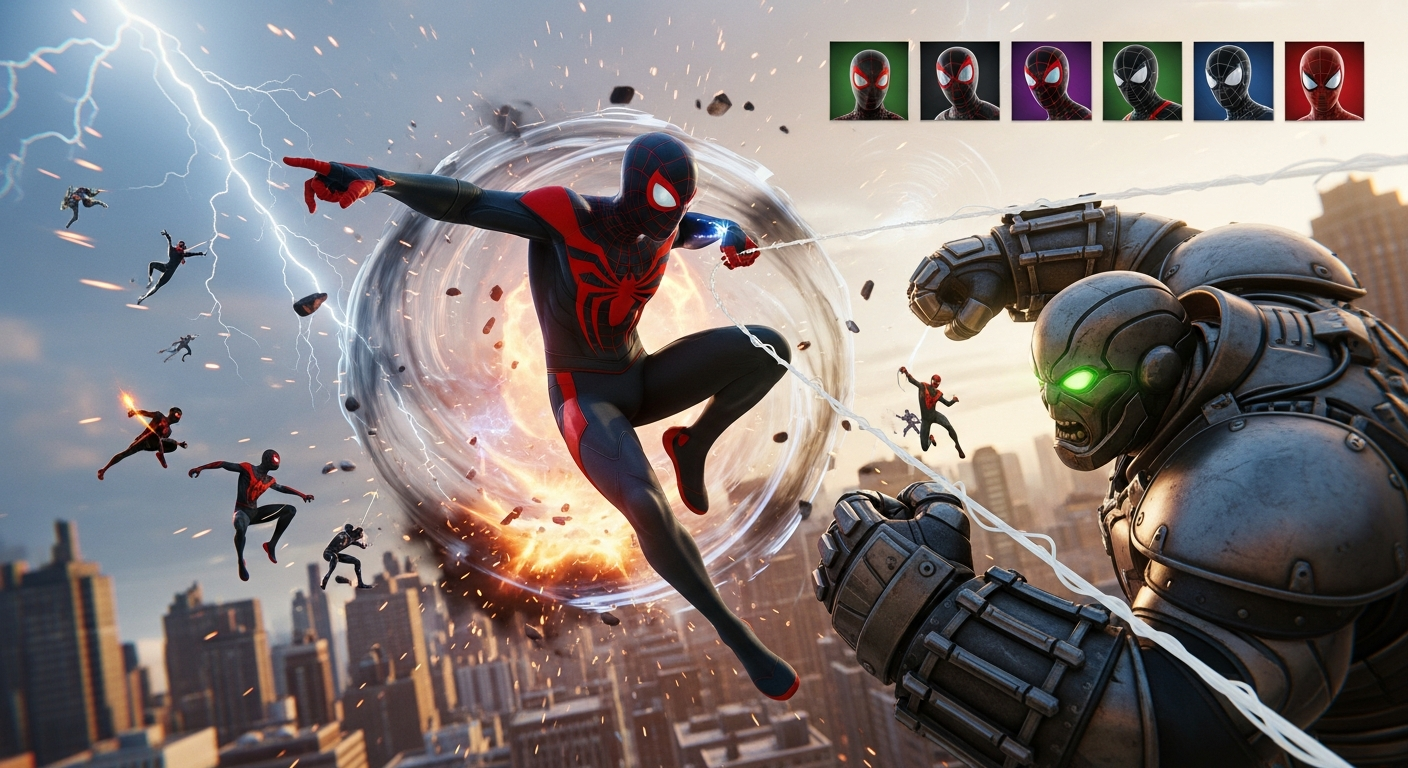Select the blue-background black suit icon
Screen dimensions: 1408x768
pos(1234,82)
